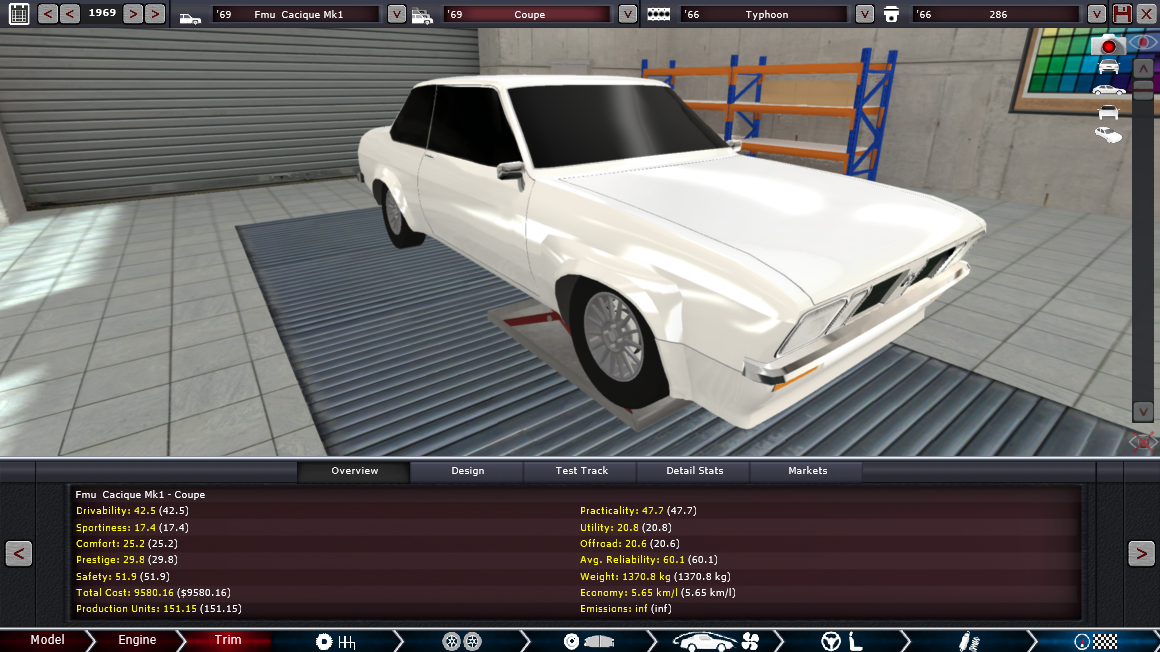Open the Fmu Cacique Mk1 model dropdown
This screenshot has height=652, width=1160.
point(396,14)
